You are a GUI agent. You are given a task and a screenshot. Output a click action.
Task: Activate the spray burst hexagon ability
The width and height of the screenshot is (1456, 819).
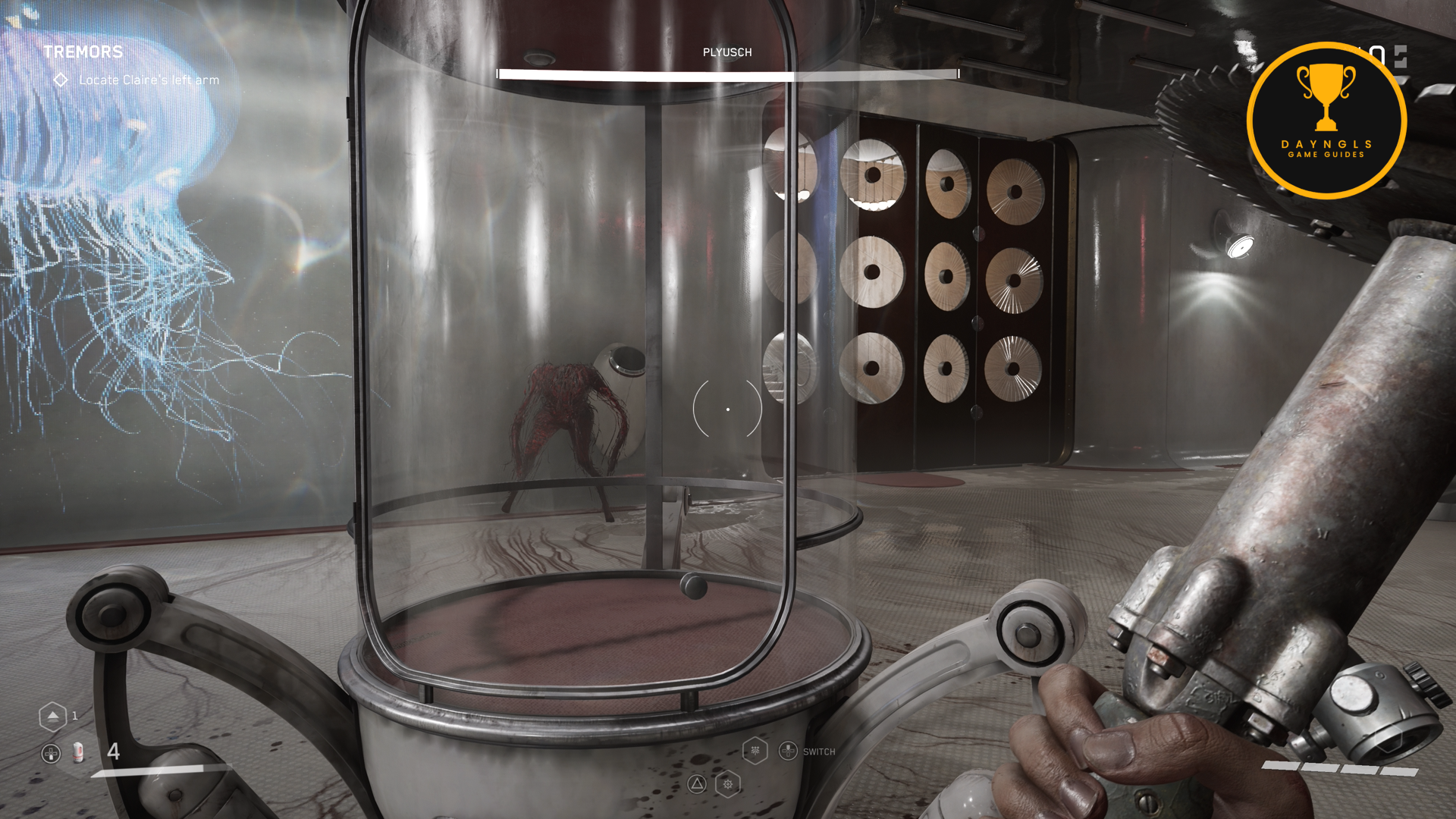pyautogui.click(x=755, y=751)
